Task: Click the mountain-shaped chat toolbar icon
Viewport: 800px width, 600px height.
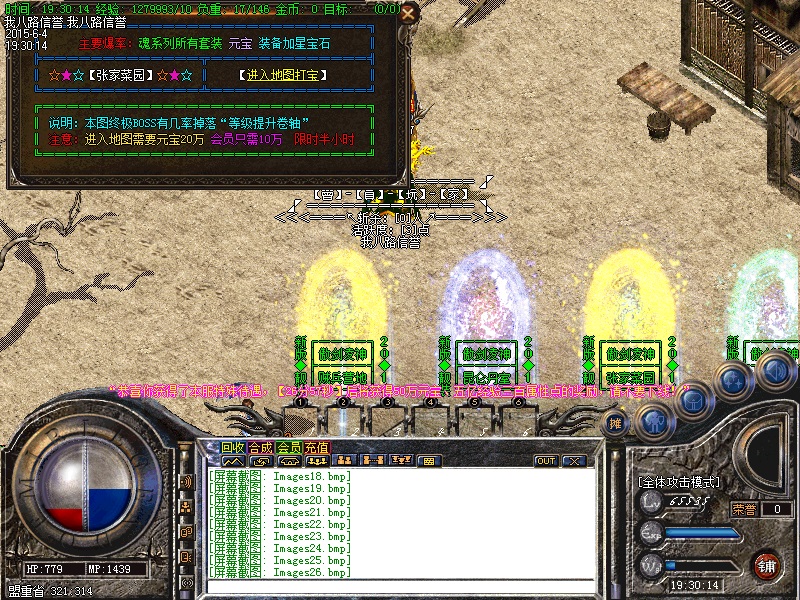Action: pyautogui.click(x=233, y=461)
